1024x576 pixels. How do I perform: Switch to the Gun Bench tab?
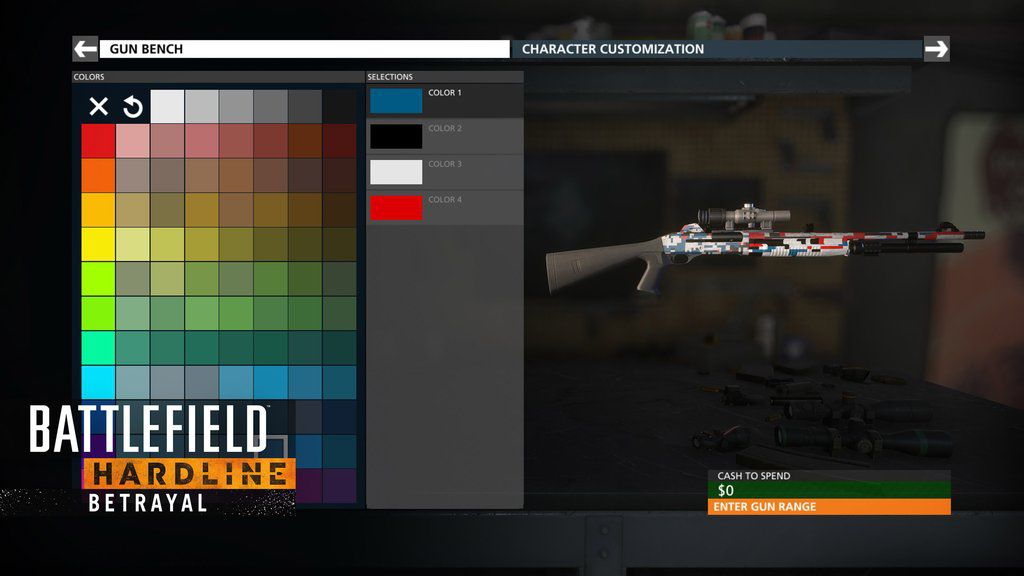click(x=304, y=49)
